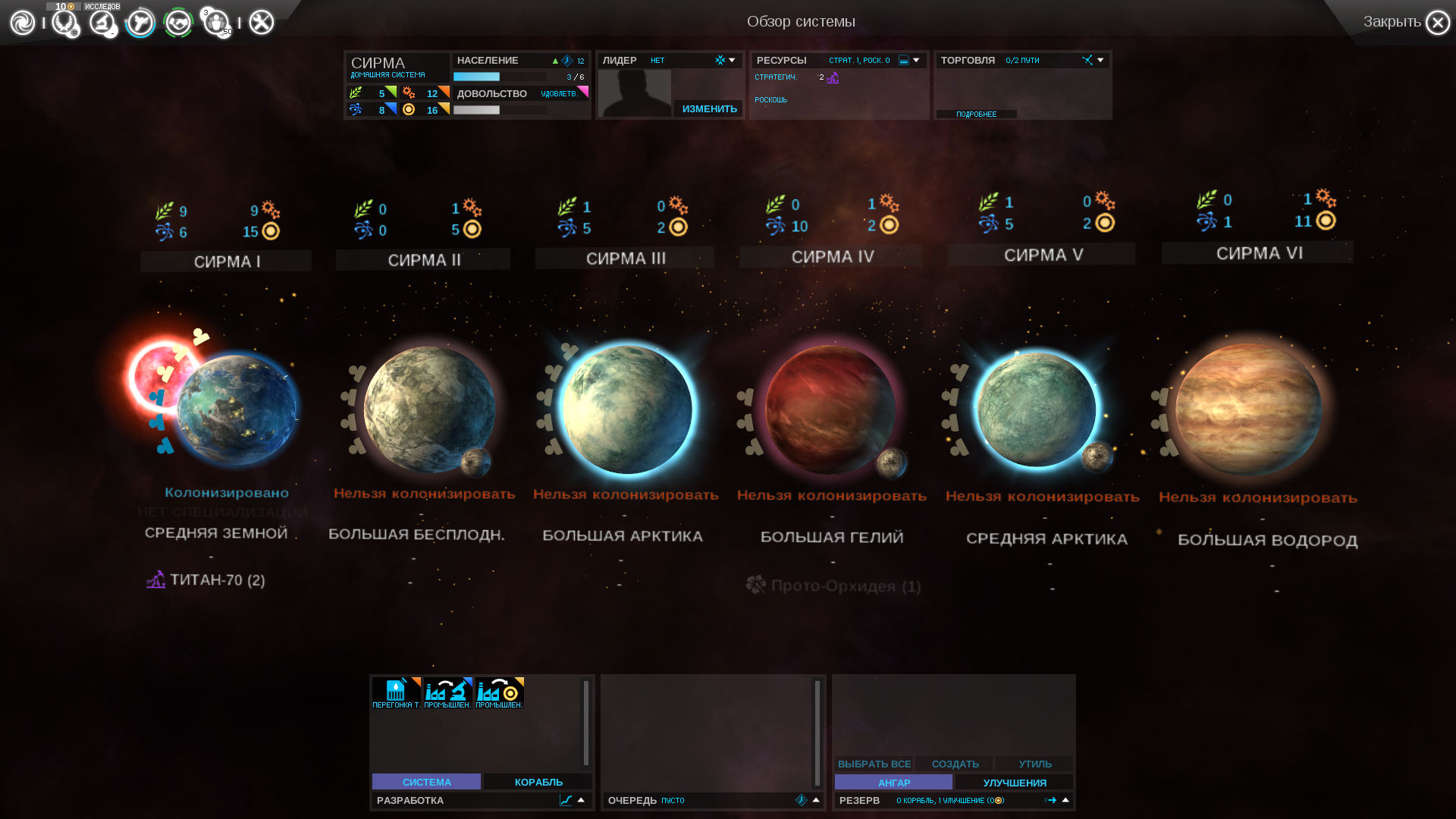This screenshot has width=1456, height=819.
Task: Open the empire laurel wreath screen
Action: [64, 23]
